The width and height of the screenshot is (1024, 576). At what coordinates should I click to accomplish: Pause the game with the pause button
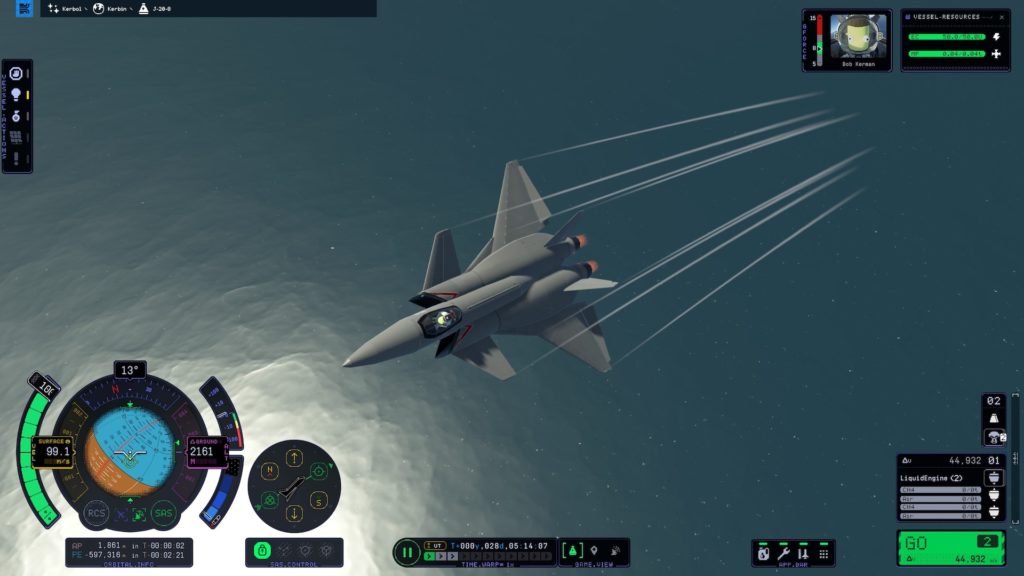[x=407, y=551]
